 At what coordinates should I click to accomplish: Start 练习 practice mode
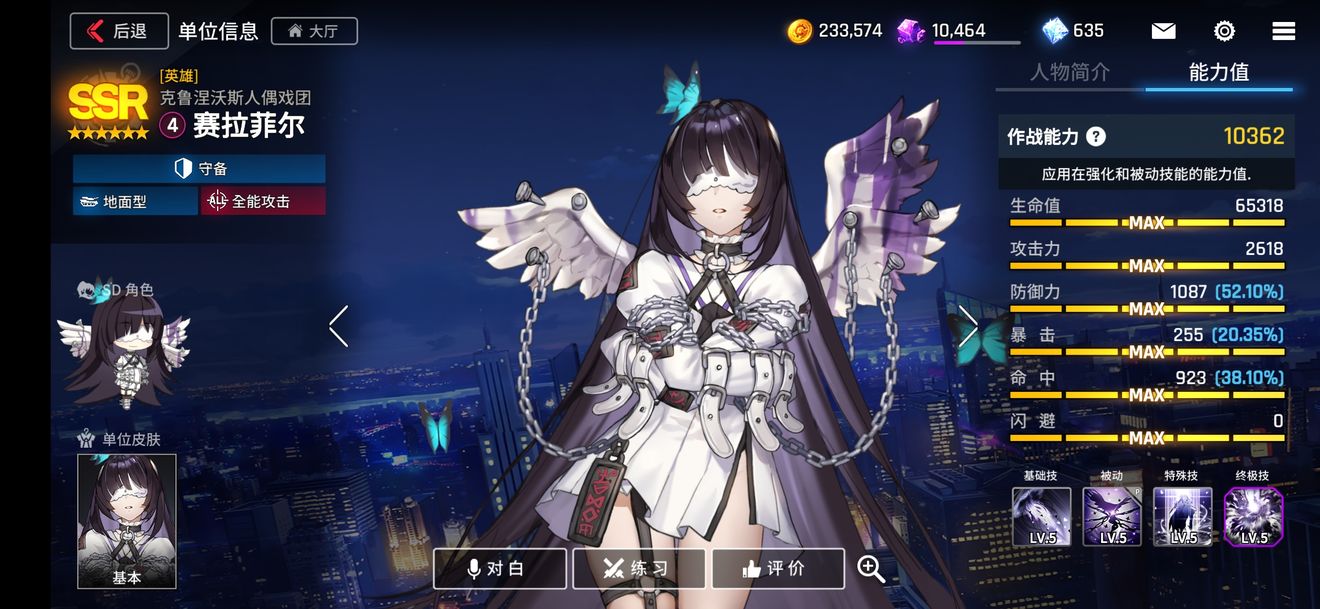click(x=639, y=568)
